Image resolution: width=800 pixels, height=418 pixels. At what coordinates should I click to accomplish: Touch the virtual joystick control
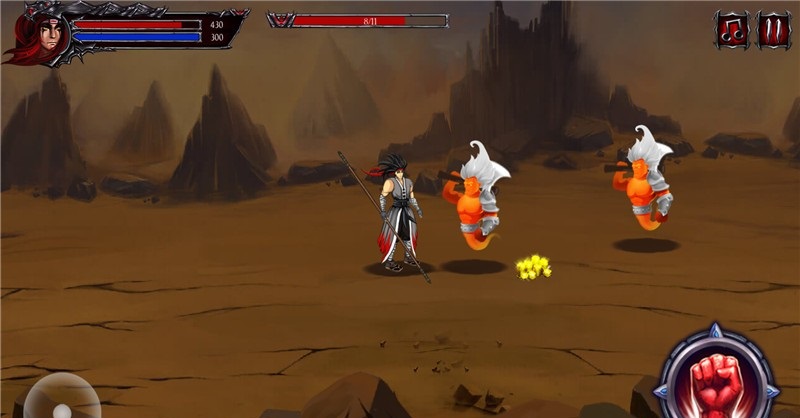(62, 401)
